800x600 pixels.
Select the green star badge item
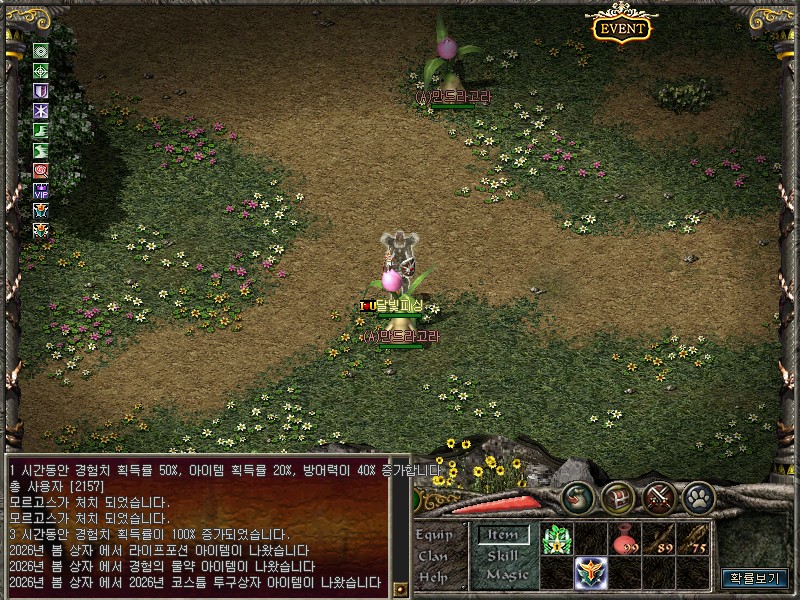point(556,540)
